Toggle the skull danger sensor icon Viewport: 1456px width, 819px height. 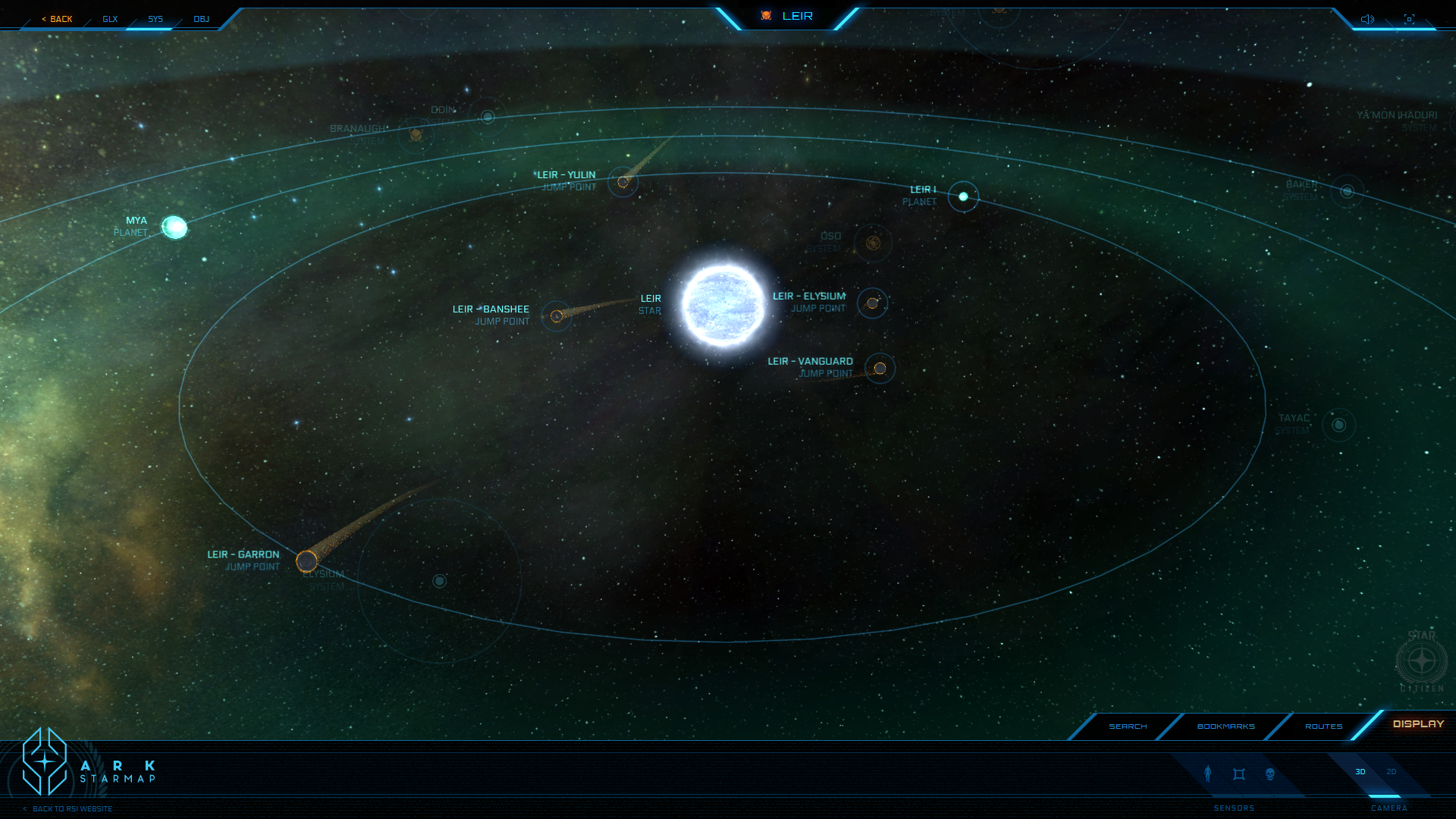pos(1270,773)
